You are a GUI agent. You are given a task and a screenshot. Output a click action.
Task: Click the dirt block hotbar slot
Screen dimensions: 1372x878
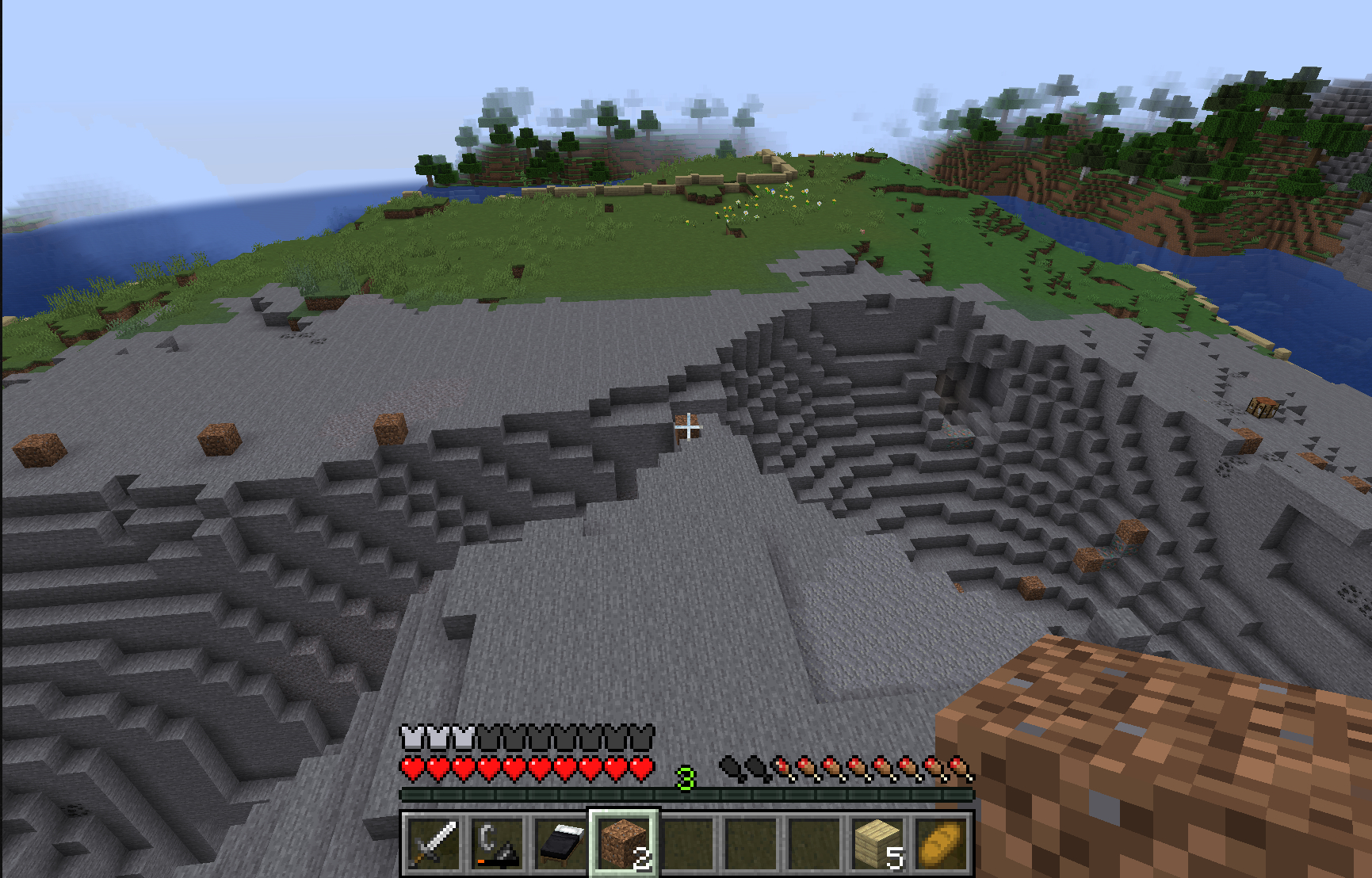(x=624, y=844)
